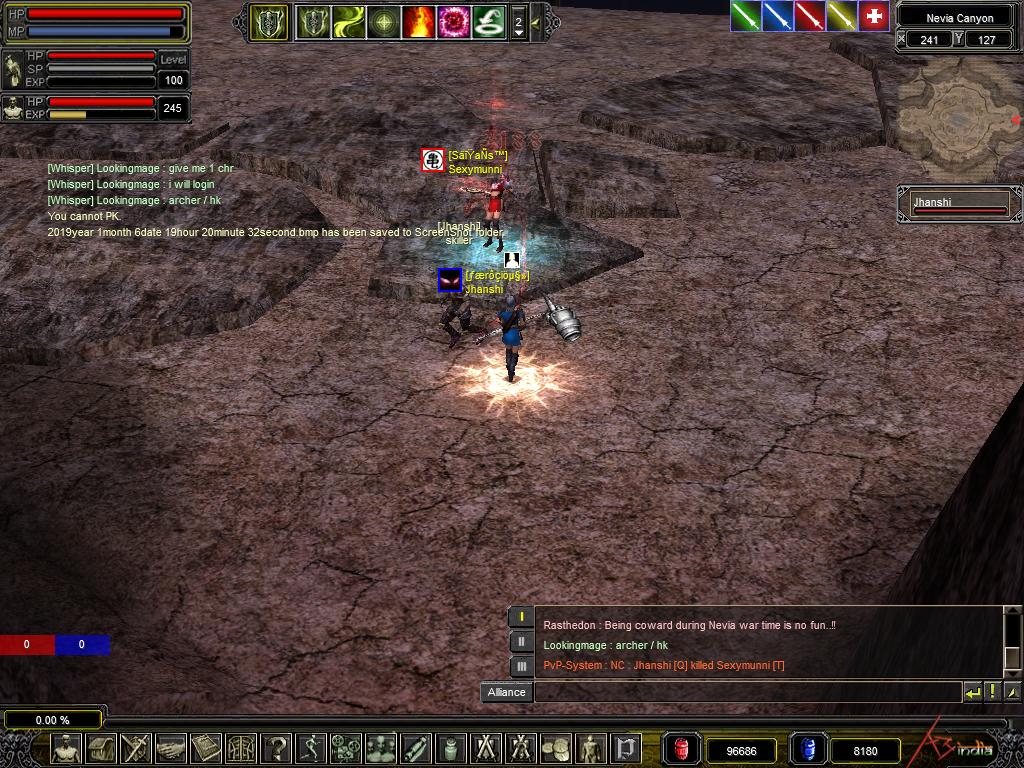Open the question mark help button
The height and width of the screenshot is (768, 1024).
coord(276,747)
